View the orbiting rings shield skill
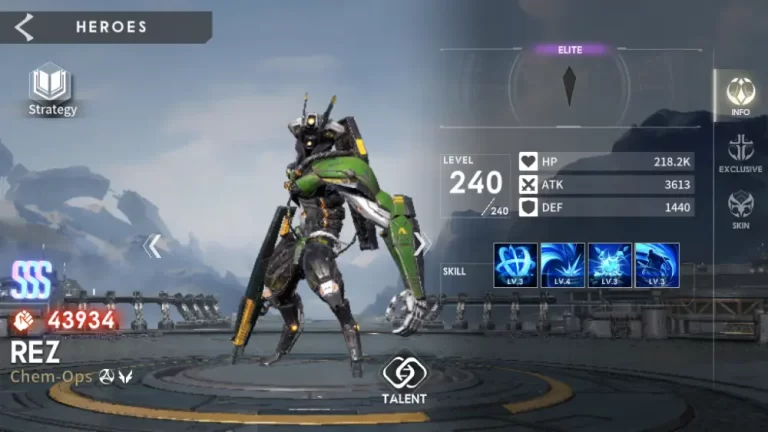 click(x=515, y=265)
